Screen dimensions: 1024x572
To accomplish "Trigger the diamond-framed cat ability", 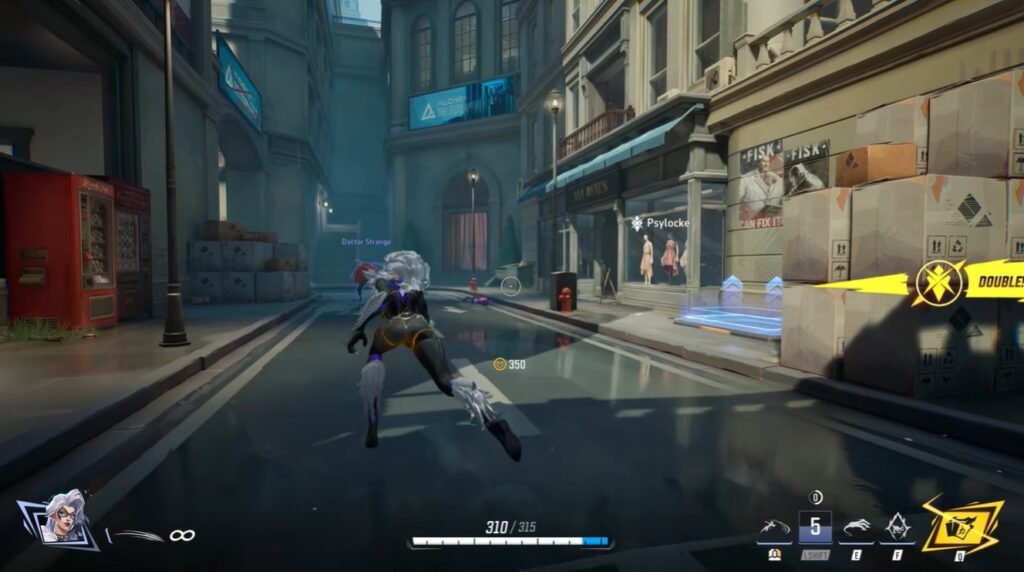I will (896, 526).
